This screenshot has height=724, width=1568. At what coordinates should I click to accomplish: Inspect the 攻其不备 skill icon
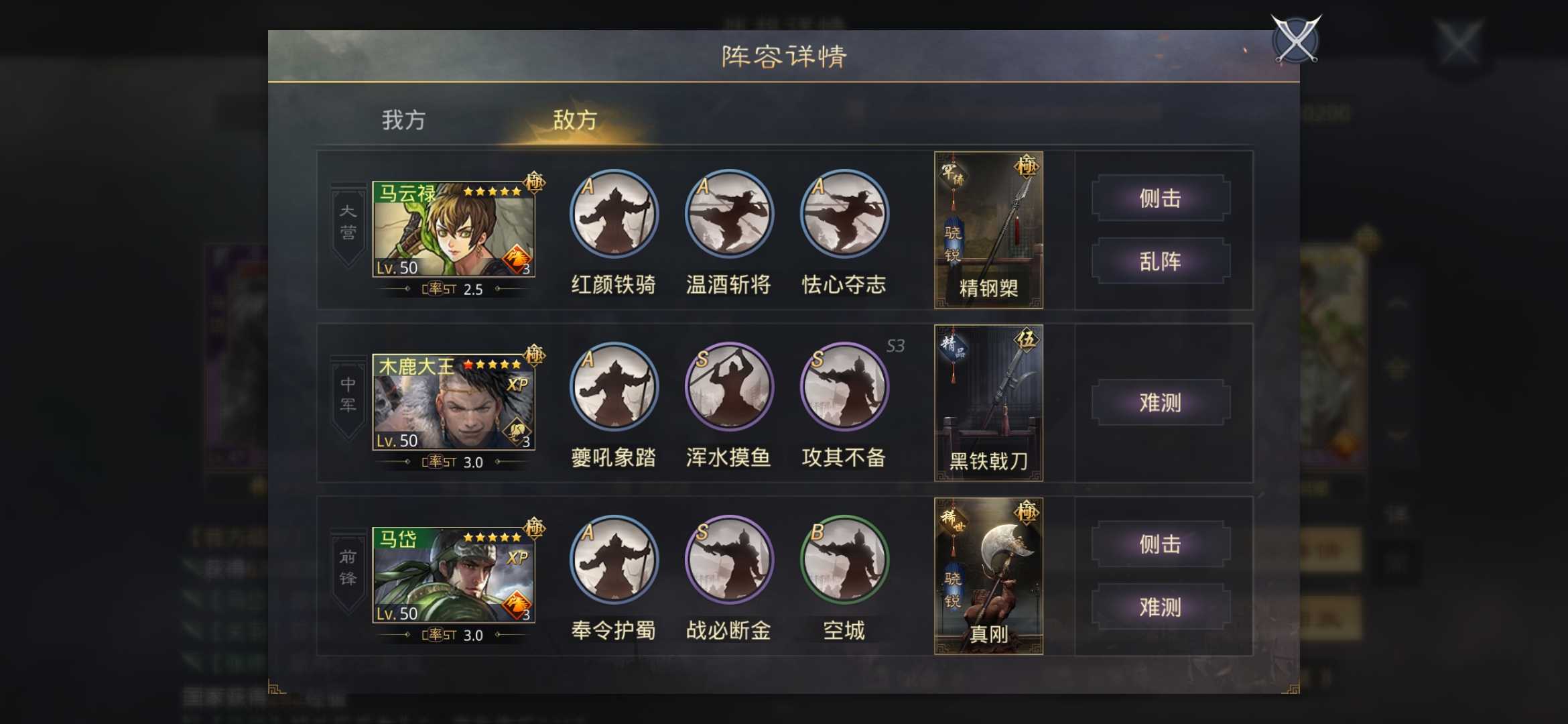844,387
